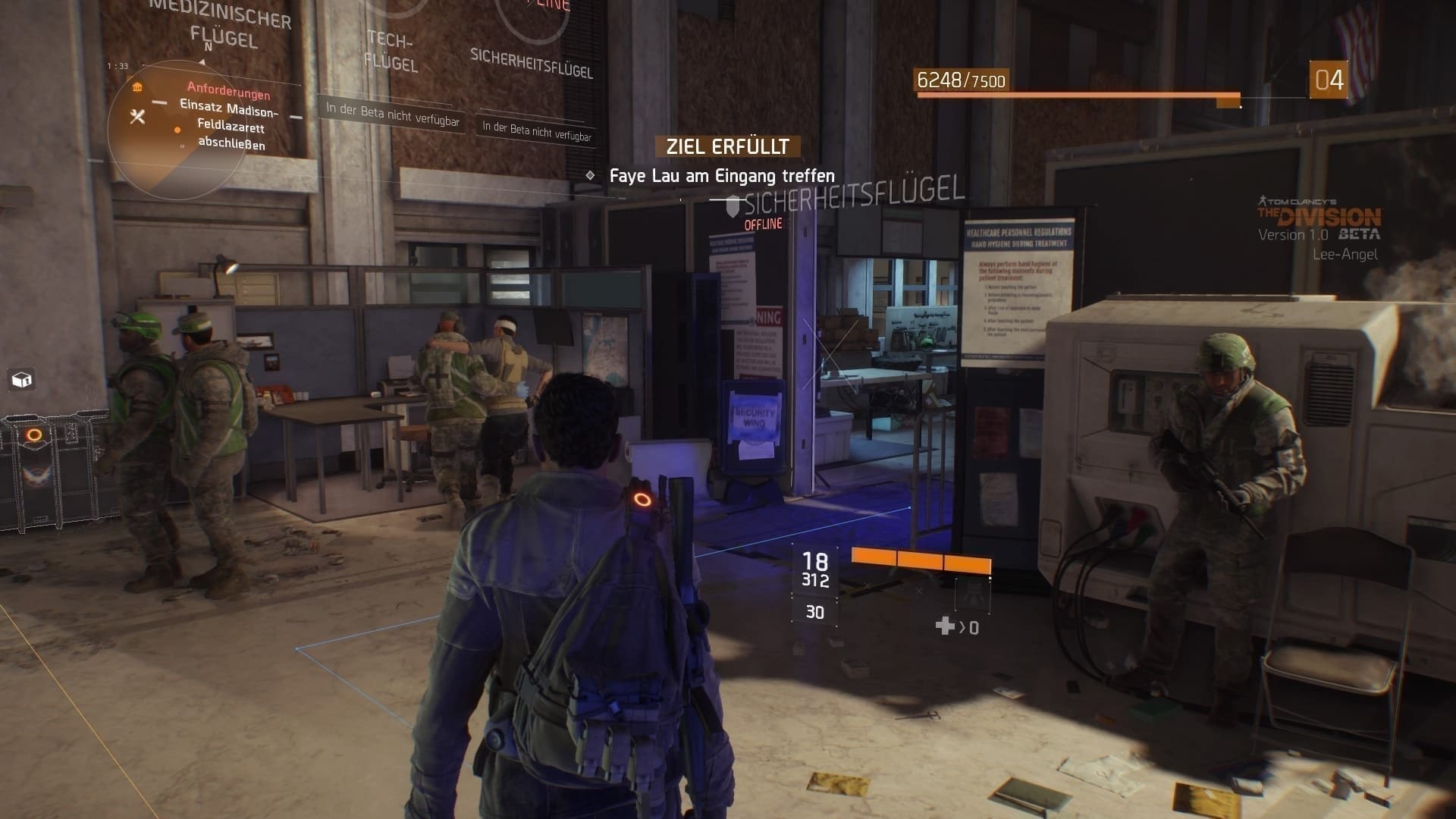Click the medkit cross icon
Viewport: 1456px width, 819px height.
pos(945,626)
